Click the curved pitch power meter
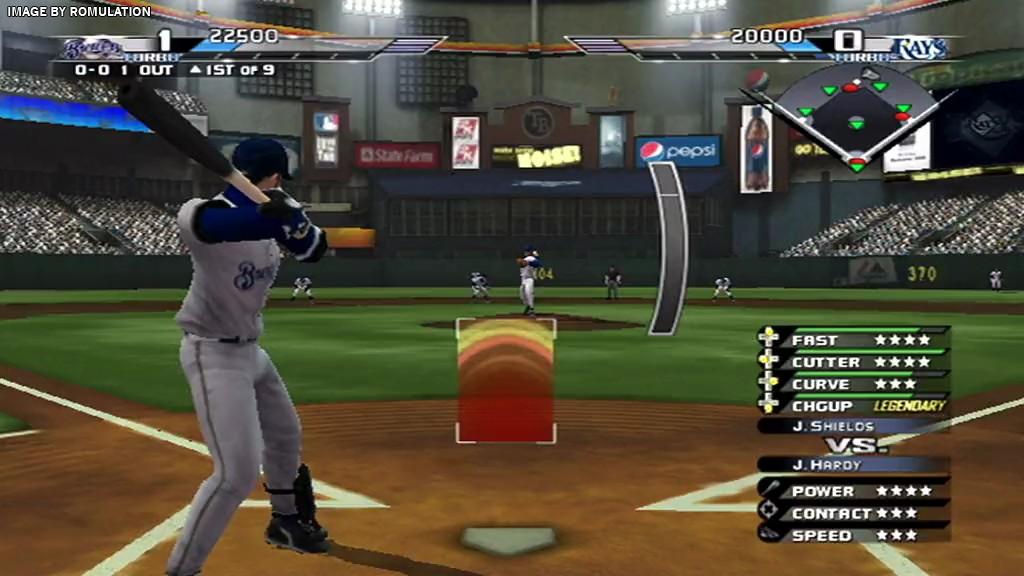The width and height of the screenshot is (1024, 576). point(666,247)
